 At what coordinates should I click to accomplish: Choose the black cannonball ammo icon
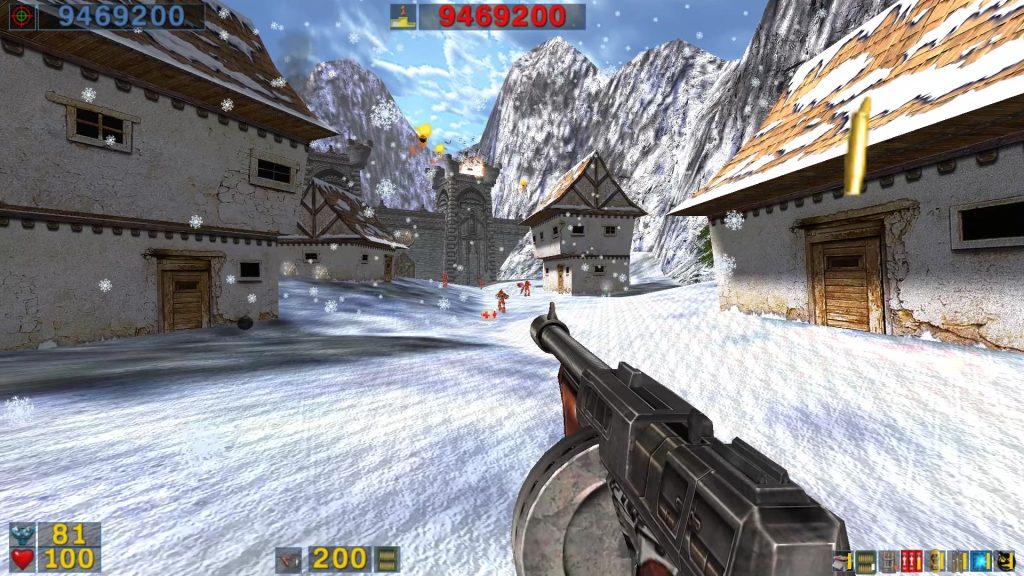pos(1004,561)
